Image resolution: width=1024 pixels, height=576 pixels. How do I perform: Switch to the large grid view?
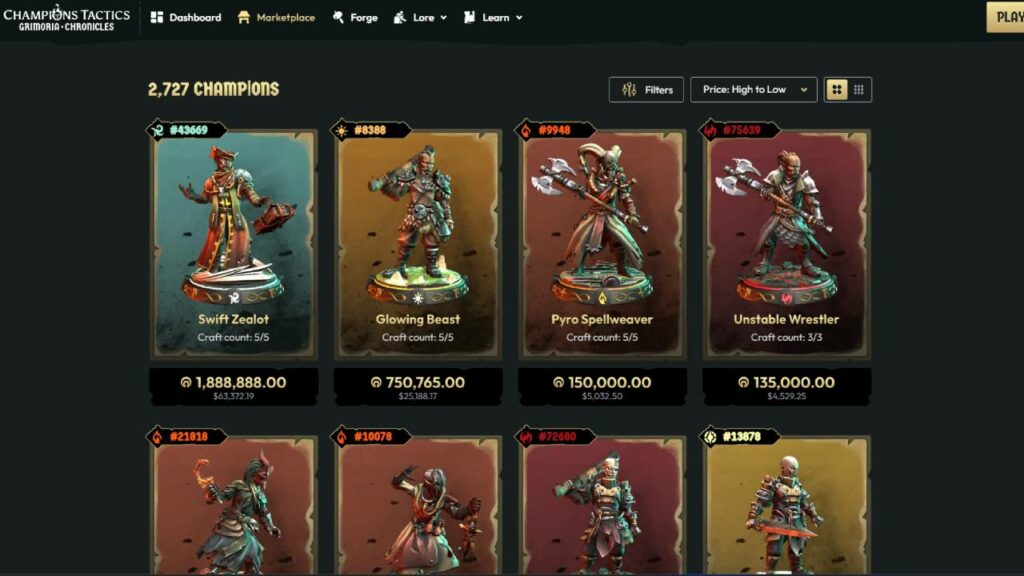(x=837, y=90)
